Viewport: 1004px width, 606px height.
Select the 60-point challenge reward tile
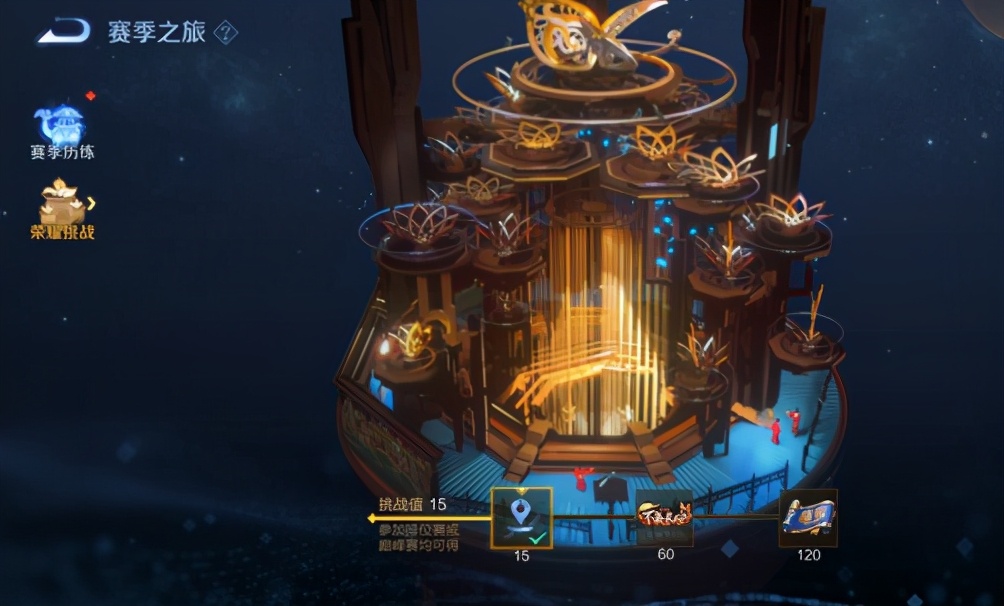point(664,517)
